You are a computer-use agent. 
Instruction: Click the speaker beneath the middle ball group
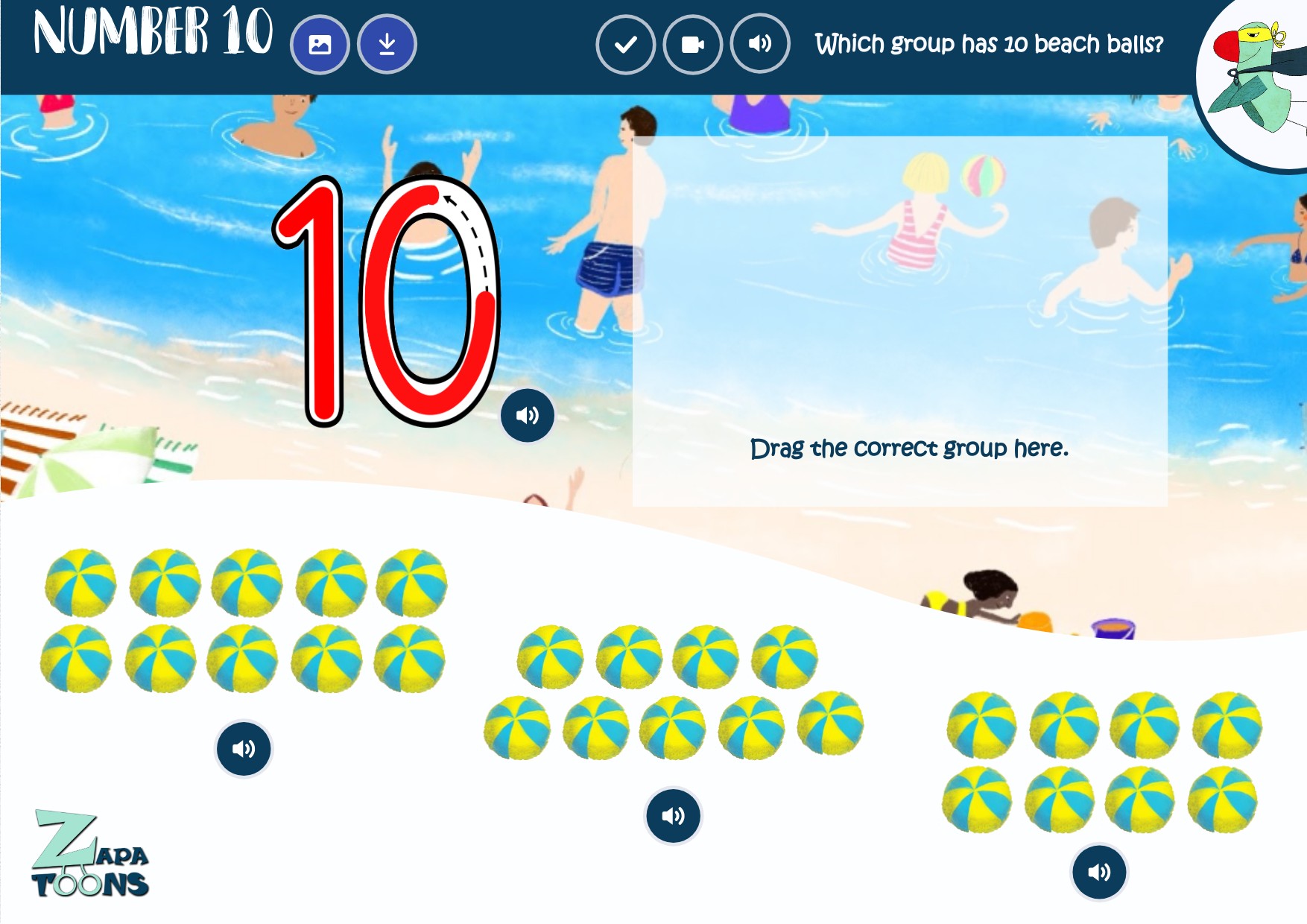671,816
